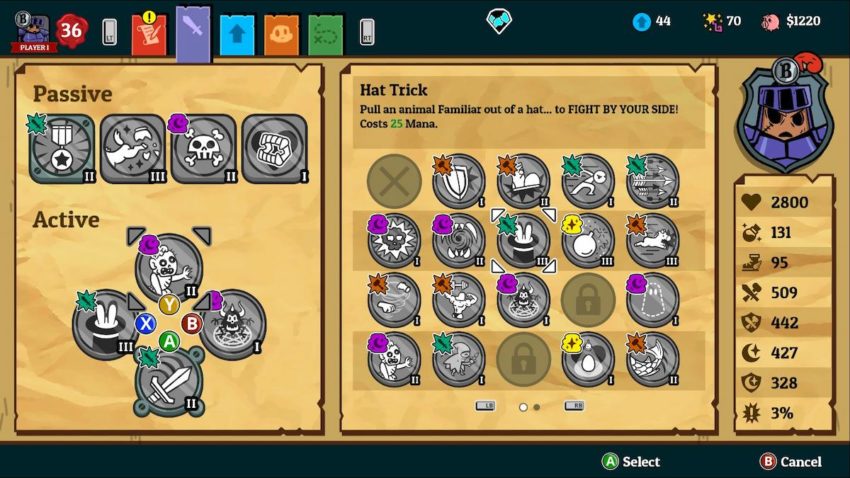Screen dimensions: 850x478
Task: Select the tornado skill icon
Action: click(x=458, y=240)
